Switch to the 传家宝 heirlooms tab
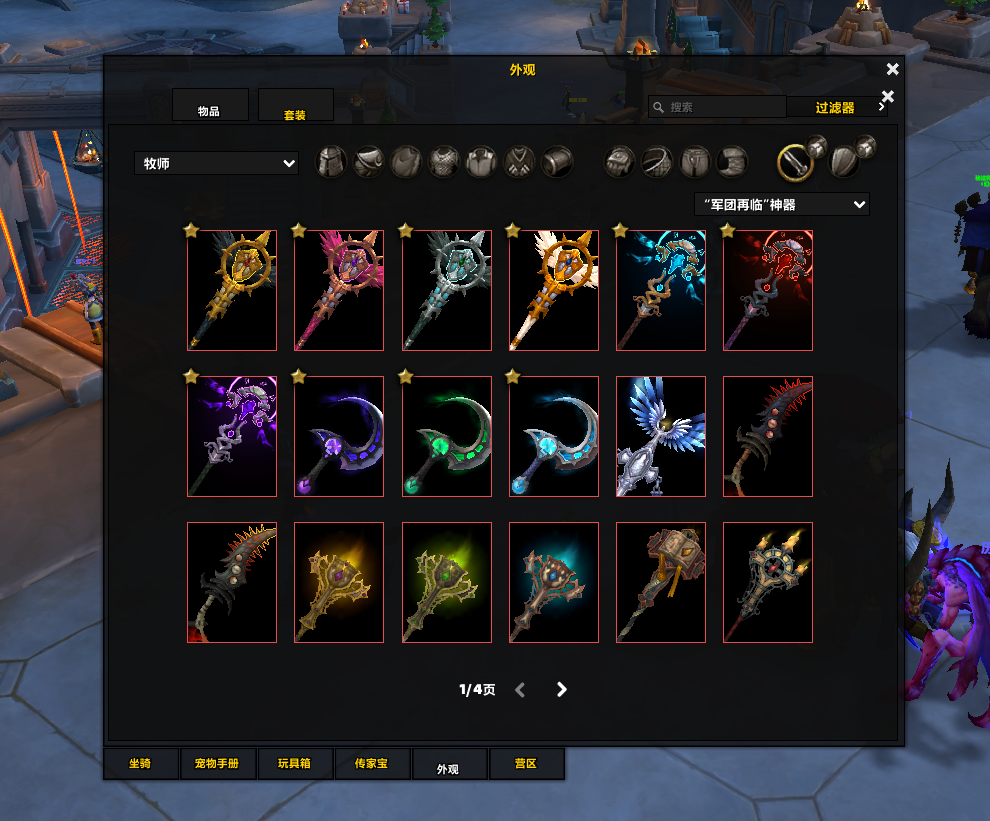The width and height of the screenshot is (990, 821). click(371, 764)
